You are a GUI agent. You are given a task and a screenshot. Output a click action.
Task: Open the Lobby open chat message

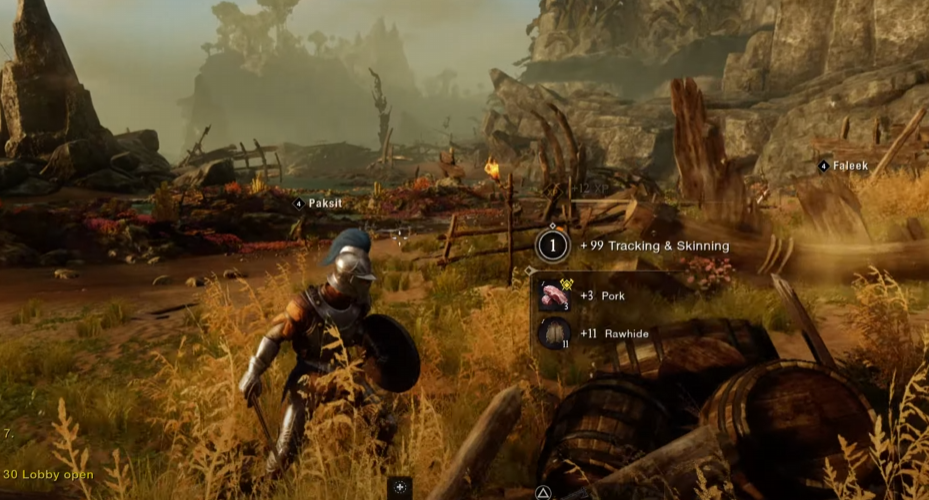click(48, 474)
